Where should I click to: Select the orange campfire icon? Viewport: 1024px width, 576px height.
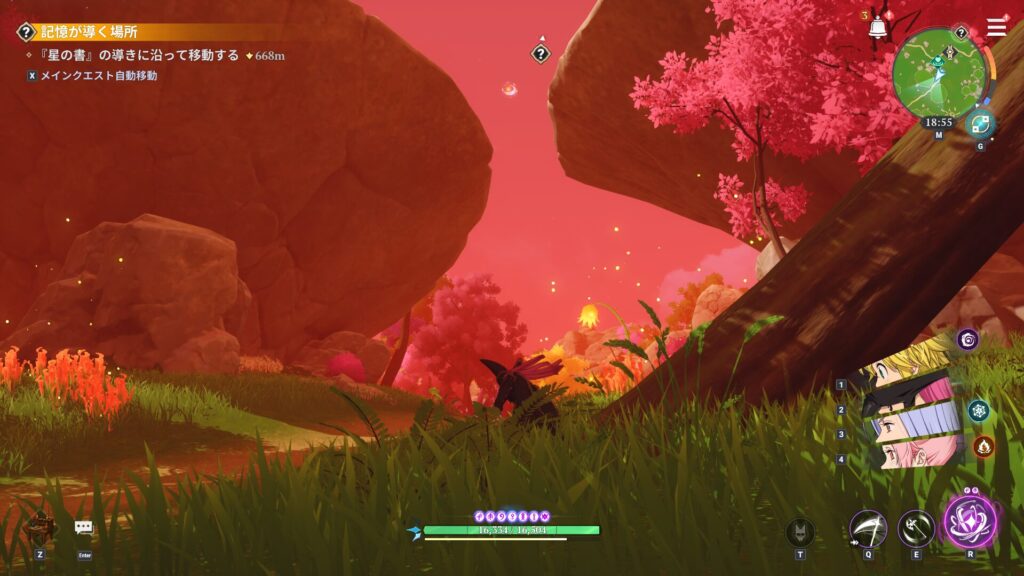coord(984,446)
